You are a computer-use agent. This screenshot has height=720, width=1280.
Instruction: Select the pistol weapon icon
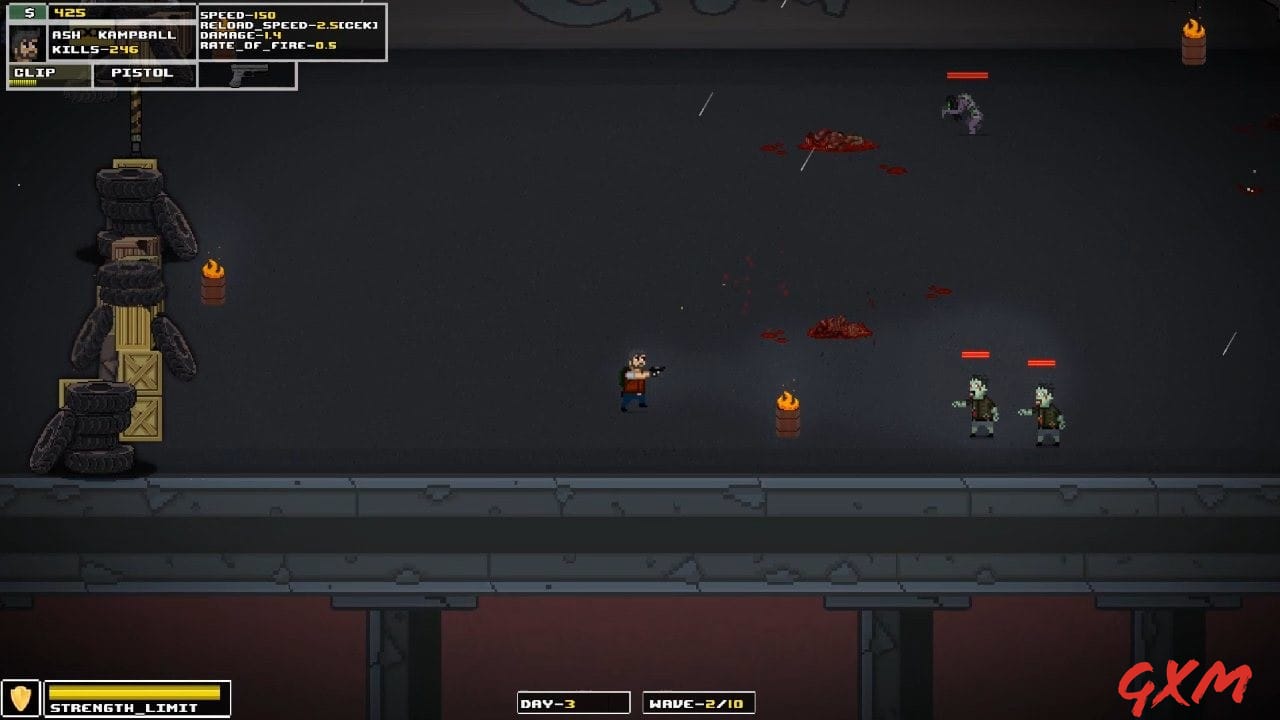247,75
